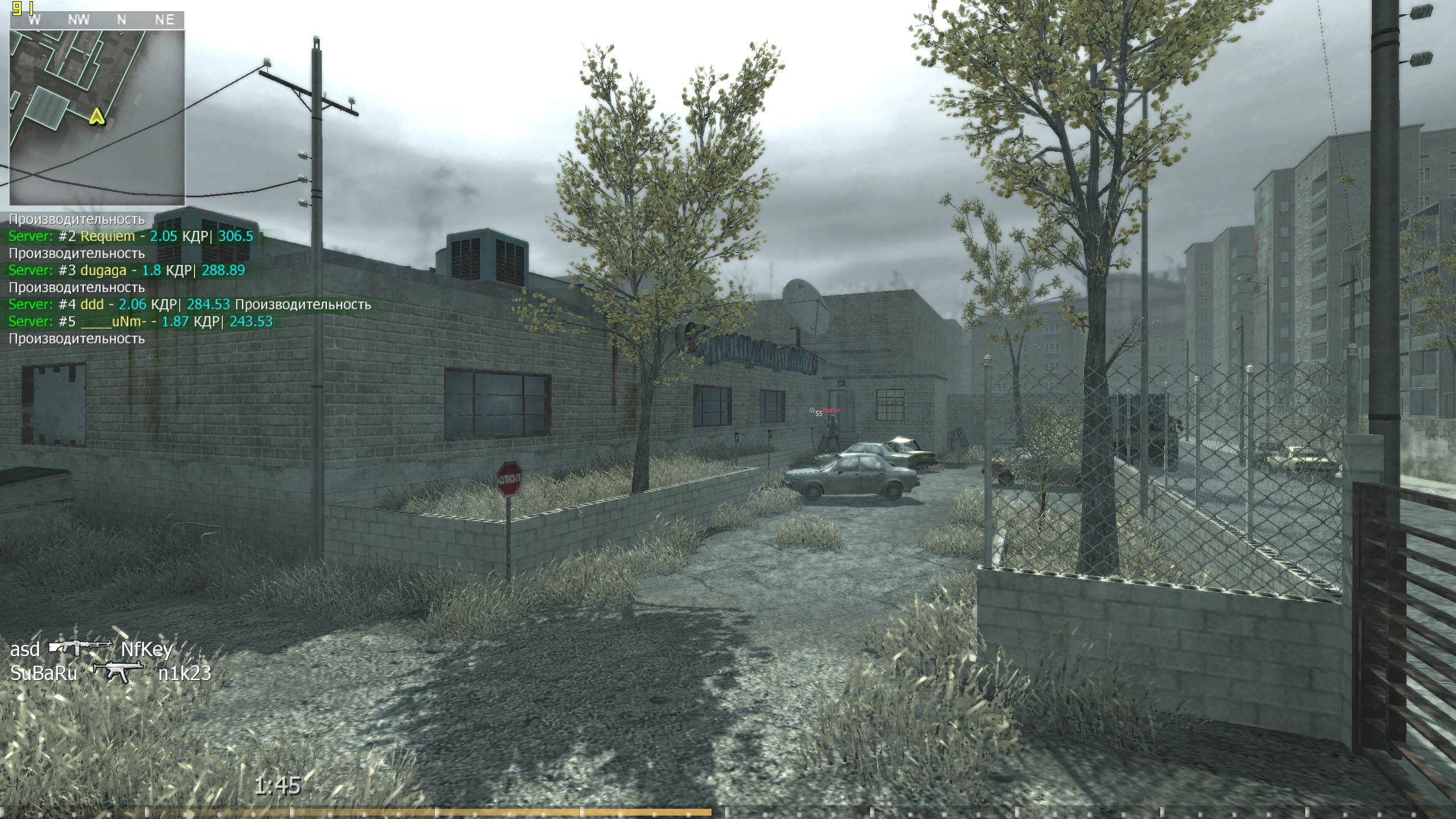The height and width of the screenshot is (819, 1456).
Task: Expand the Server #2 Requiem stats line
Action: coord(131,236)
